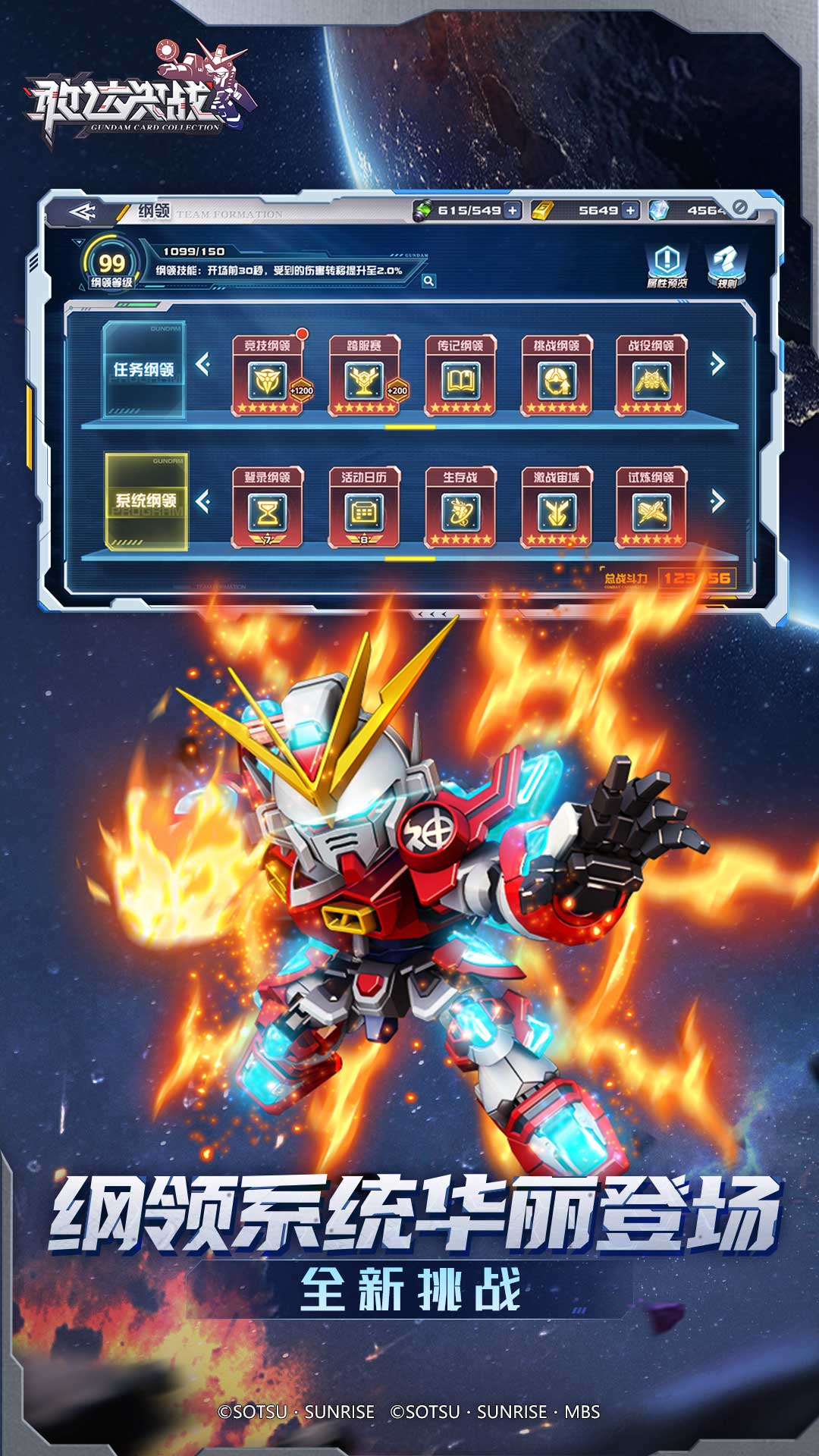Add gold bars with the plus button
Viewport: 819px width, 1456px height.
(x=630, y=210)
